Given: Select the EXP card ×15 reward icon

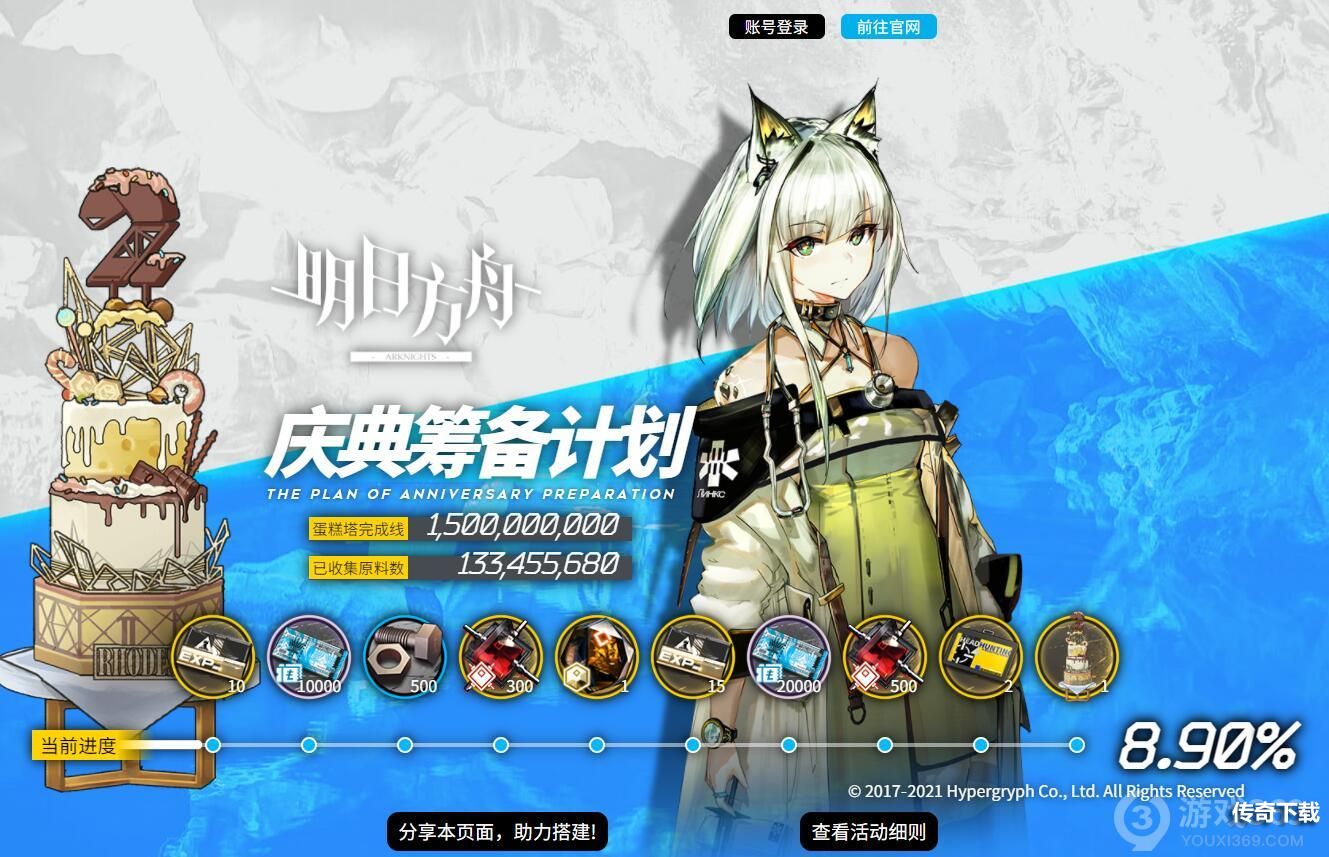Looking at the screenshot, I should pos(691,655).
